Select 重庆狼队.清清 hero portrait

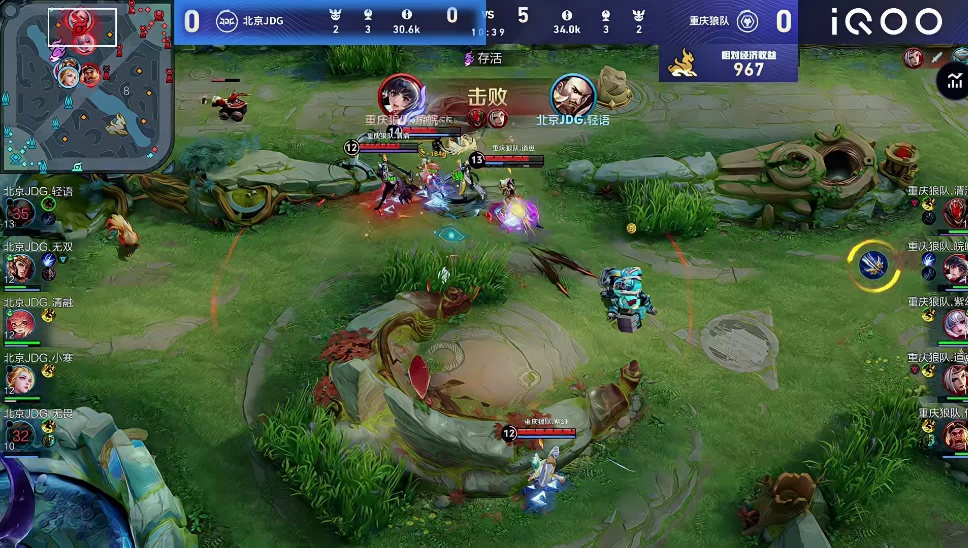click(955, 211)
